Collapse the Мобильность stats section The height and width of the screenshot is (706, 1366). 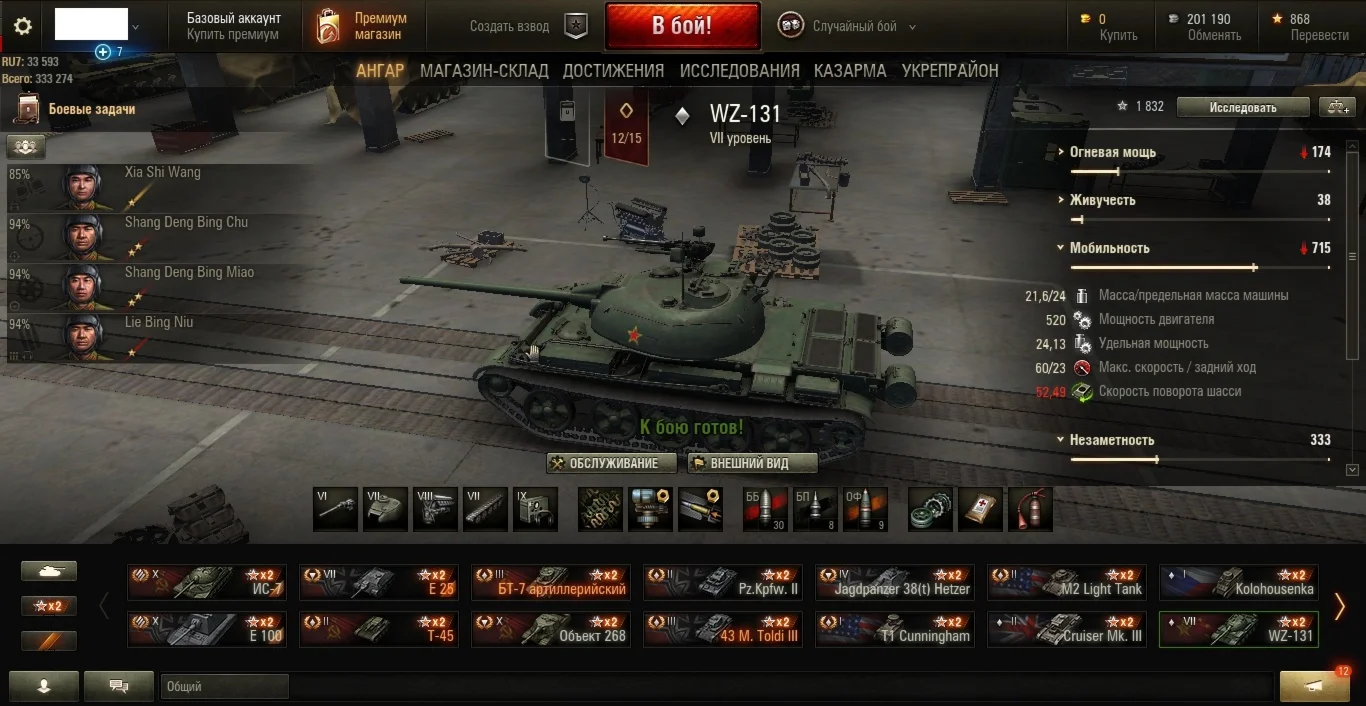[1109, 248]
